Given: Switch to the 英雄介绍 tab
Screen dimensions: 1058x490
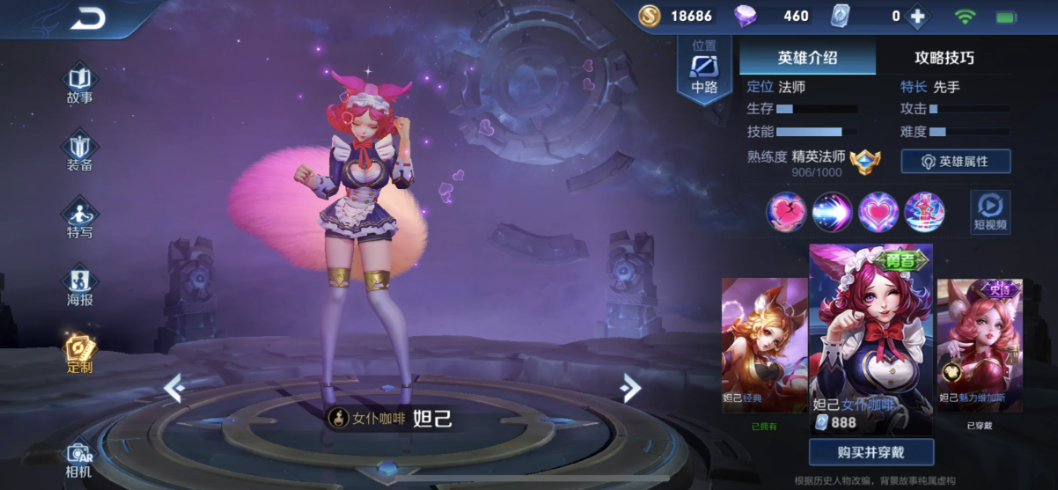Looking at the screenshot, I should point(807,57).
